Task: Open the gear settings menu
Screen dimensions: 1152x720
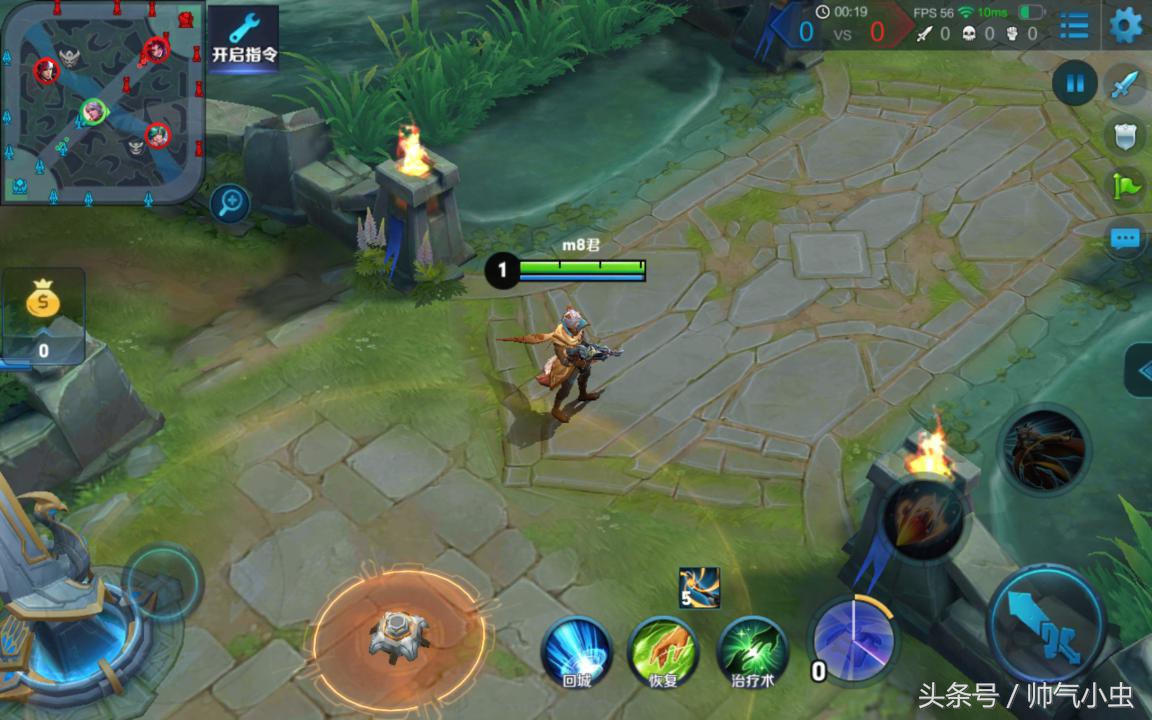Action: point(1126,25)
